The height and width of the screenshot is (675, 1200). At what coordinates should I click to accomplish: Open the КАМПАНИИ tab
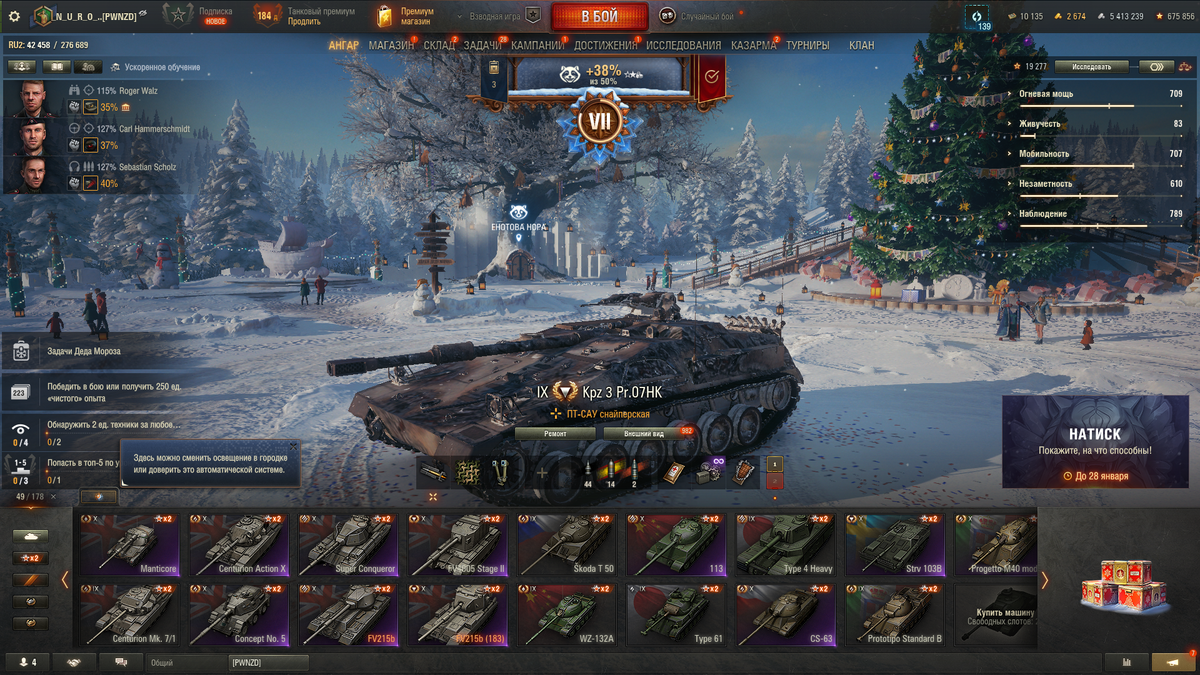click(x=538, y=45)
